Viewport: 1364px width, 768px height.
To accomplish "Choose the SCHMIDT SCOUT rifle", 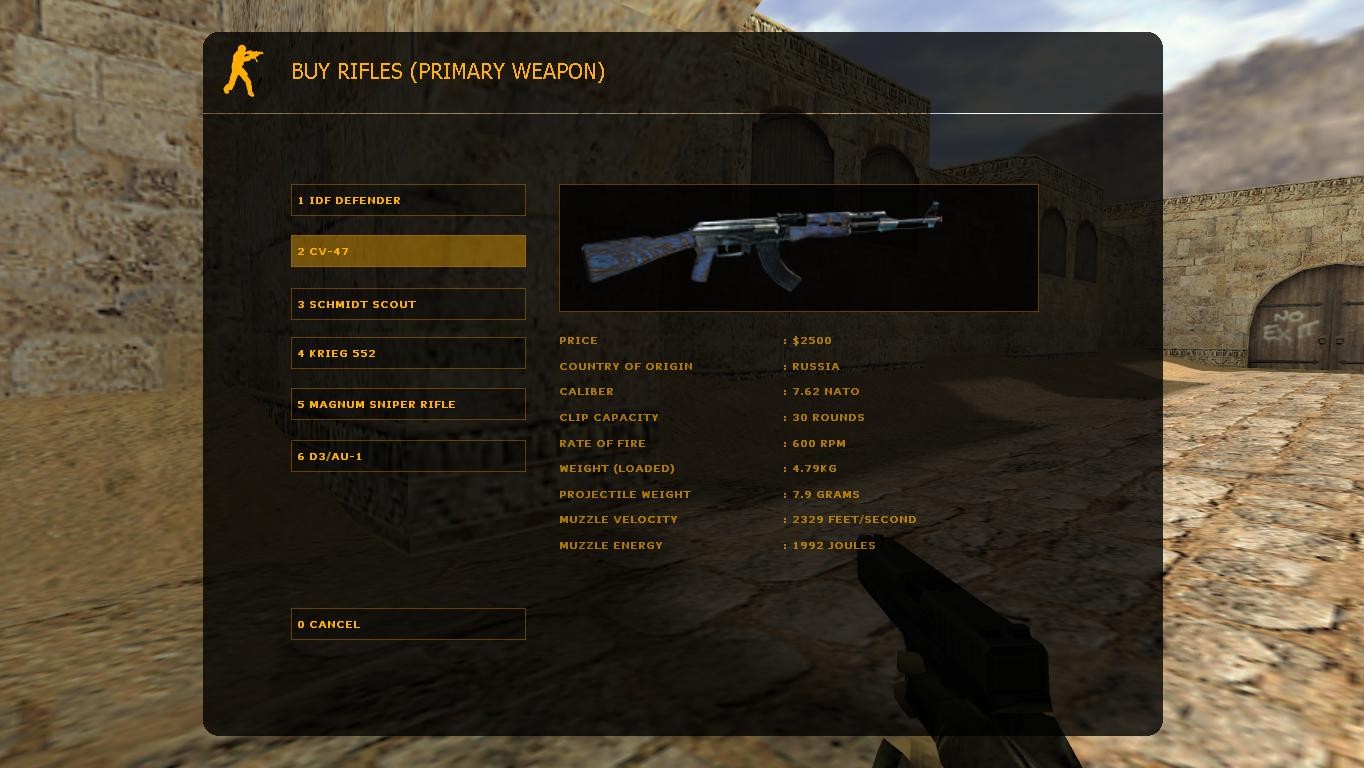I will (x=407, y=304).
